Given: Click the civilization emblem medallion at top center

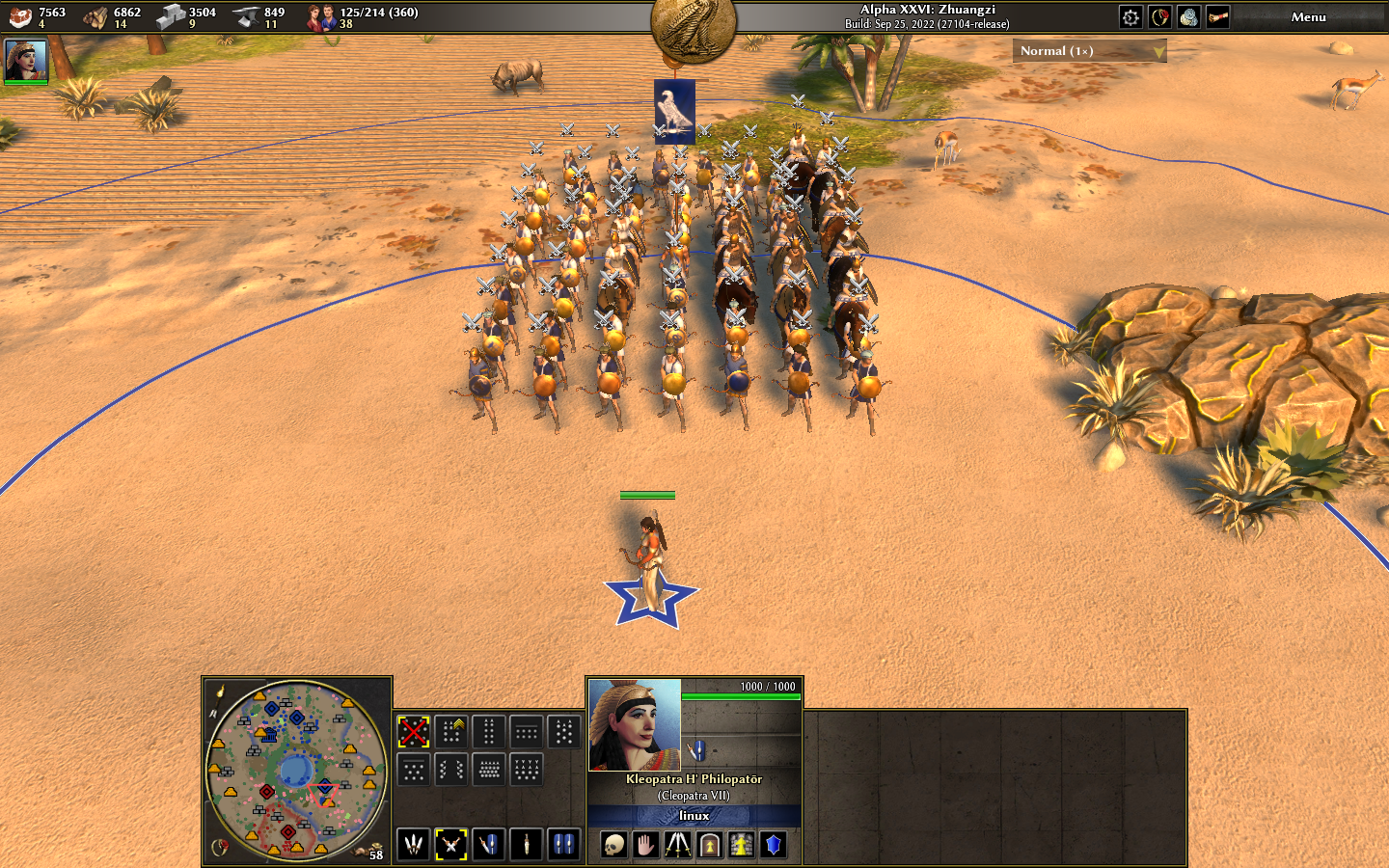Looking at the screenshot, I should [x=694, y=27].
